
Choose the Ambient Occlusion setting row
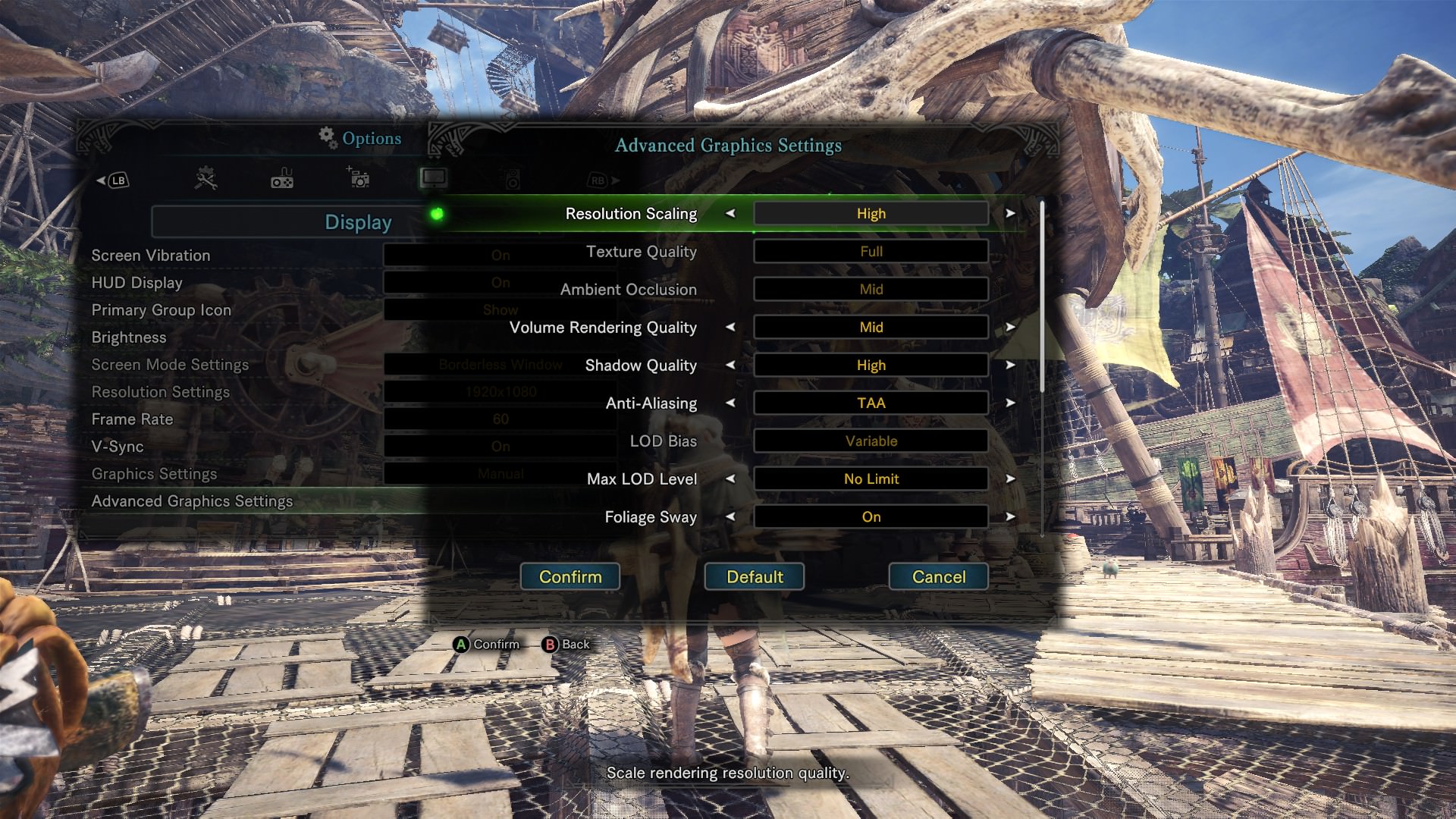pyautogui.click(x=629, y=290)
